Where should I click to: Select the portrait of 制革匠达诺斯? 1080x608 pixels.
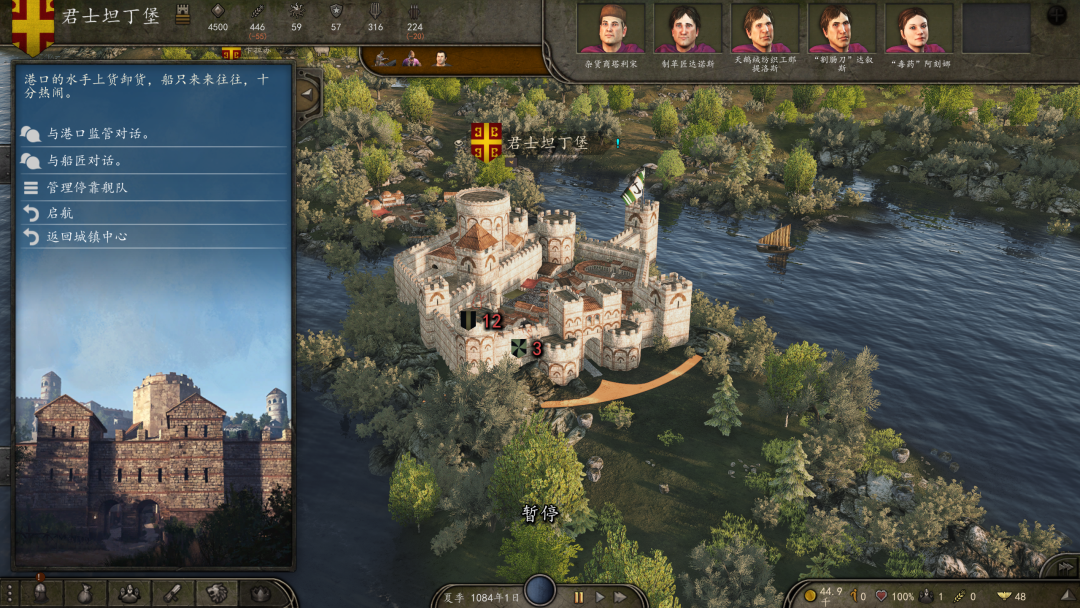687,29
